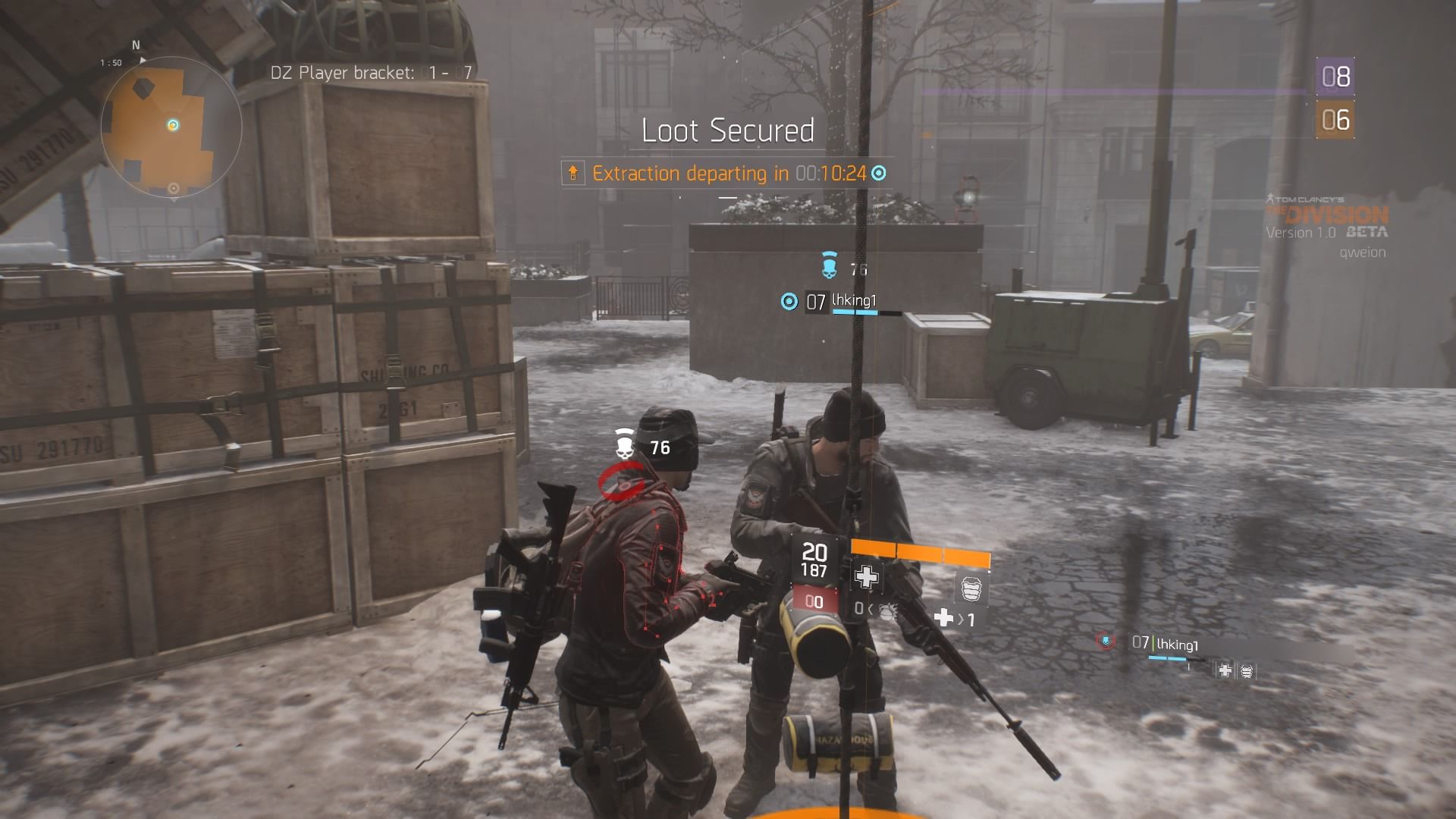Click the circular Dark Zone minimap
Image resolution: width=1456 pixels, height=819 pixels.
171,127
